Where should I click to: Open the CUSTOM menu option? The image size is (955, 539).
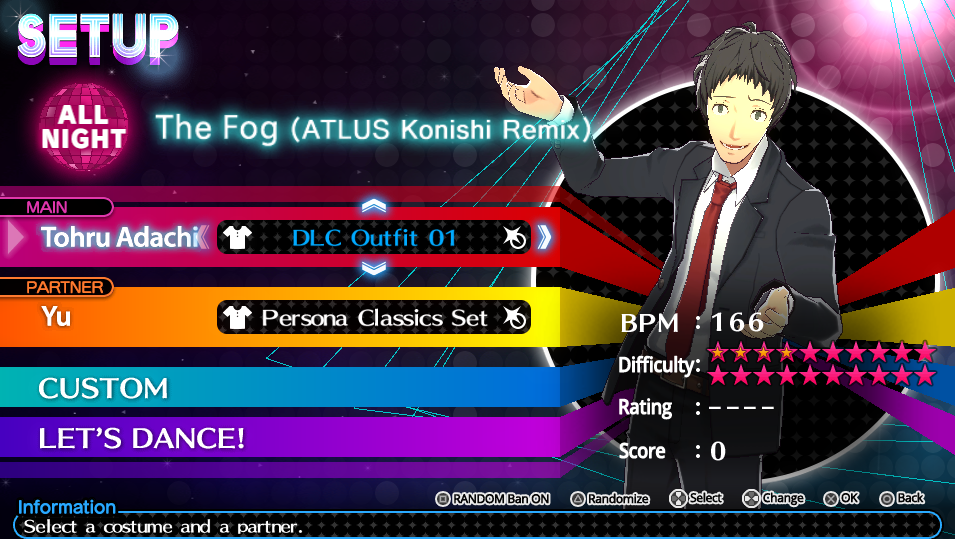pos(103,388)
